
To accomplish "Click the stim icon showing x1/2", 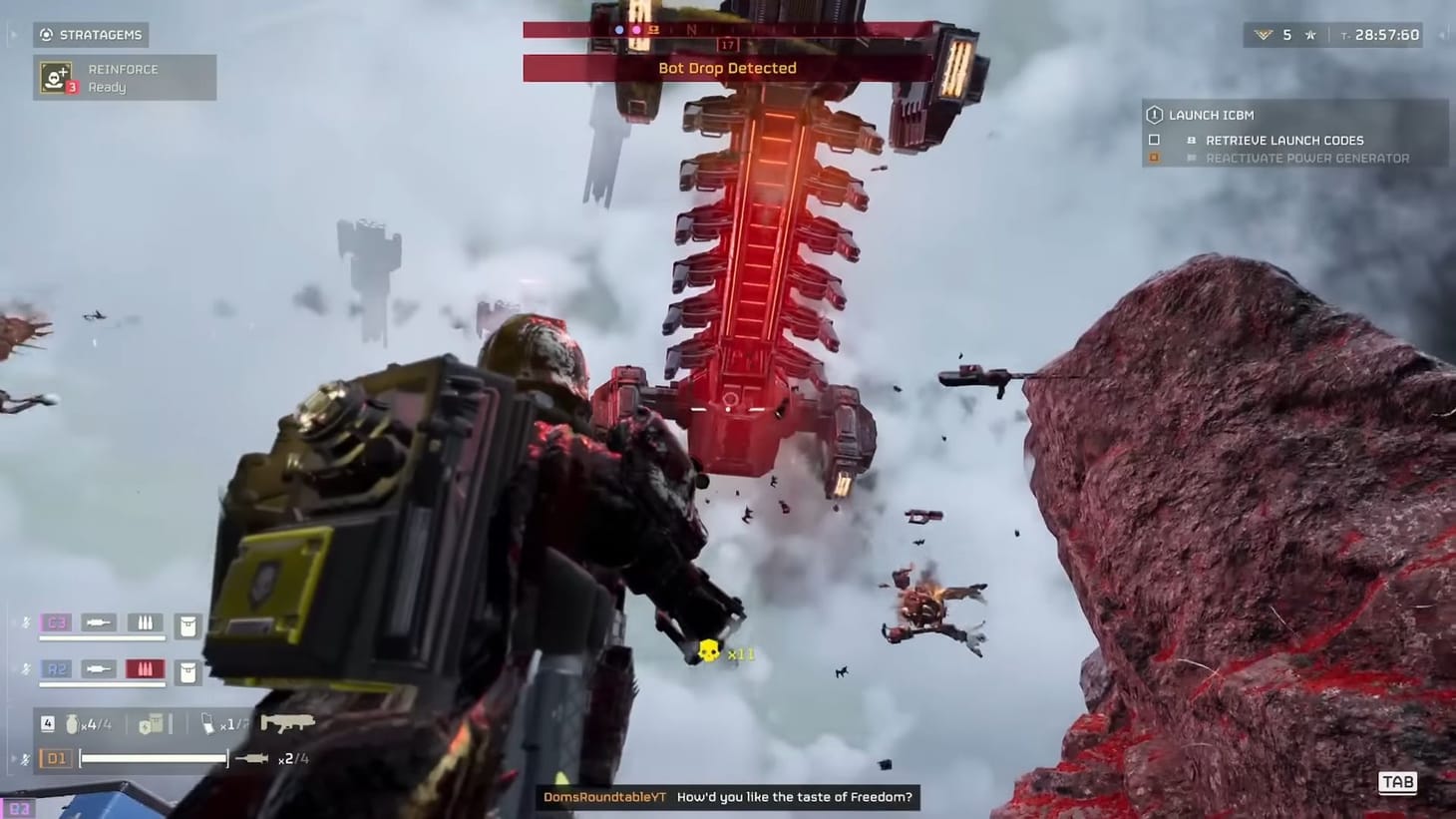I will tap(210, 722).
